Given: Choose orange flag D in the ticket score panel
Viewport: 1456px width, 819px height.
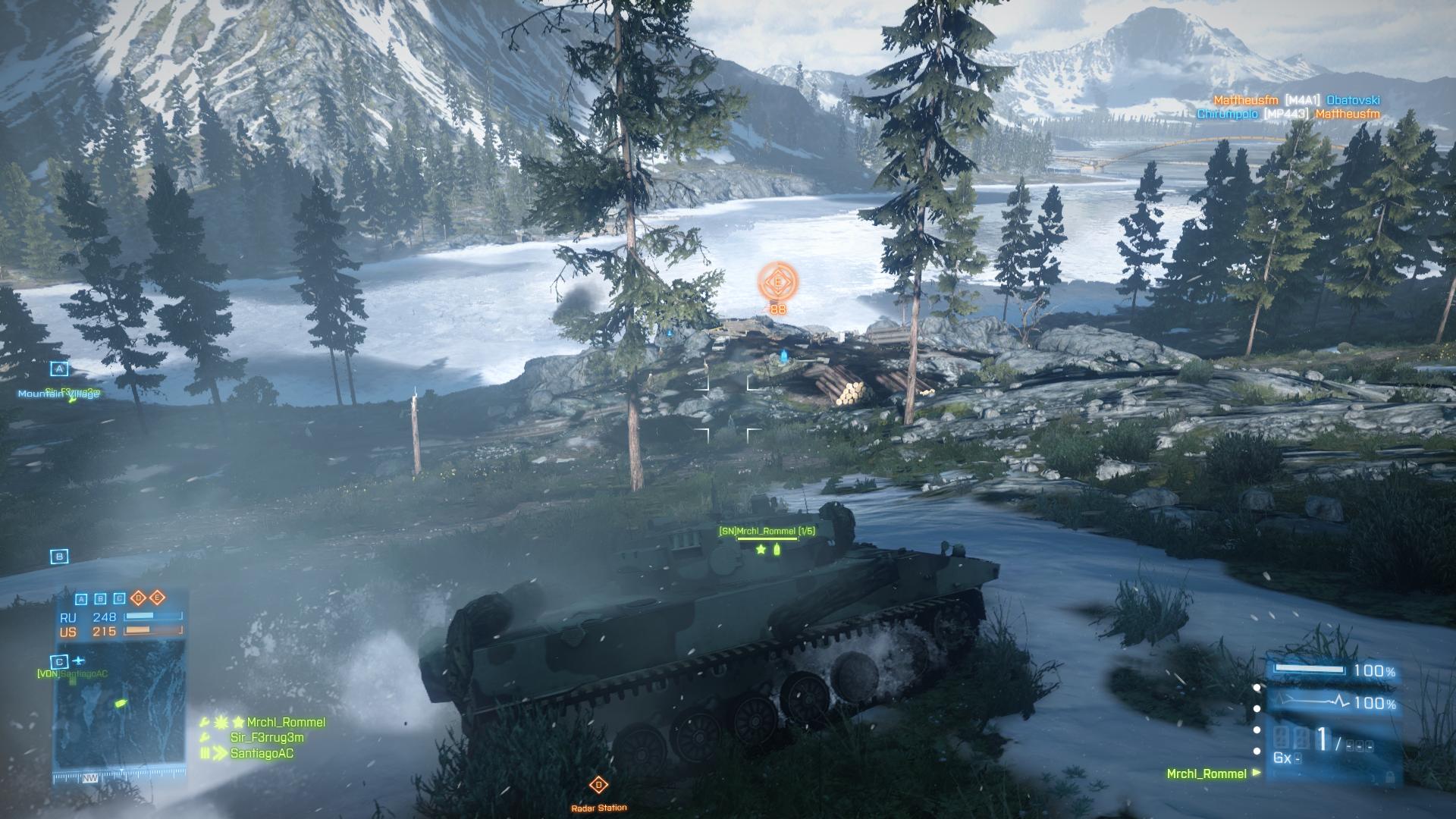Looking at the screenshot, I should pyautogui.click(x=139, y=598).
